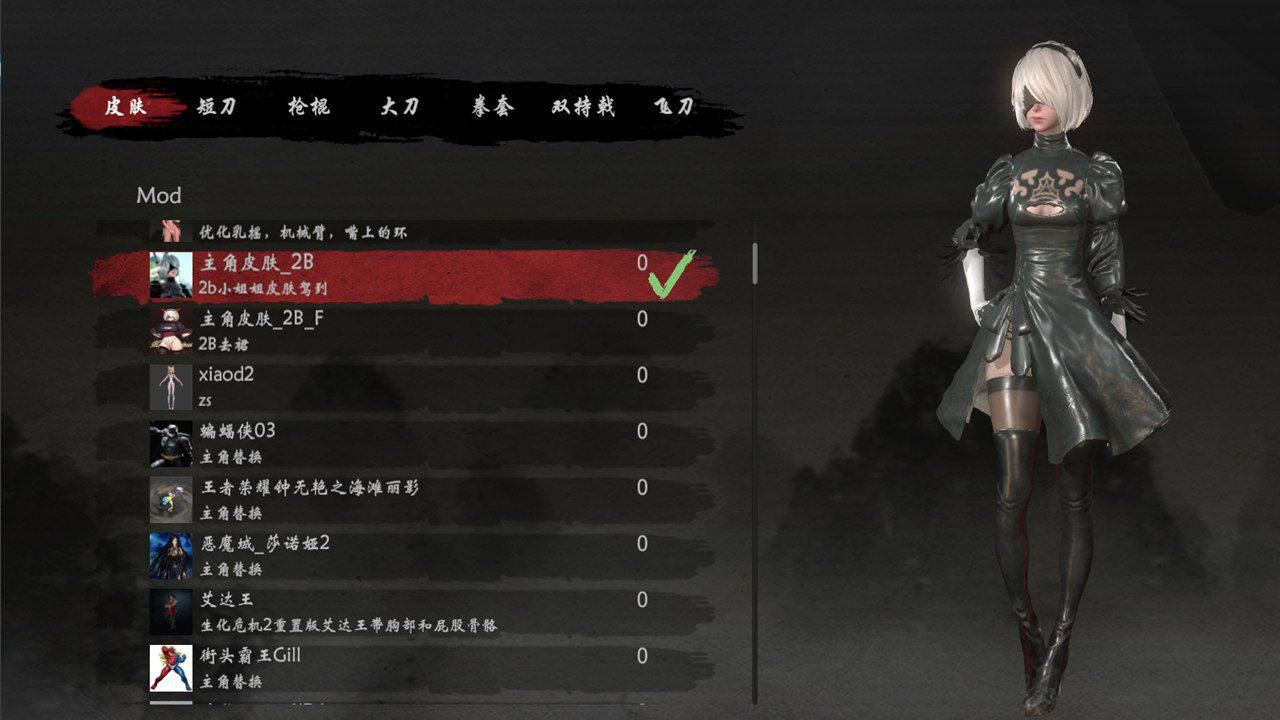
Task: Enable the 主角皮肤_2B_F mod entry
Action: pos(400,332)
